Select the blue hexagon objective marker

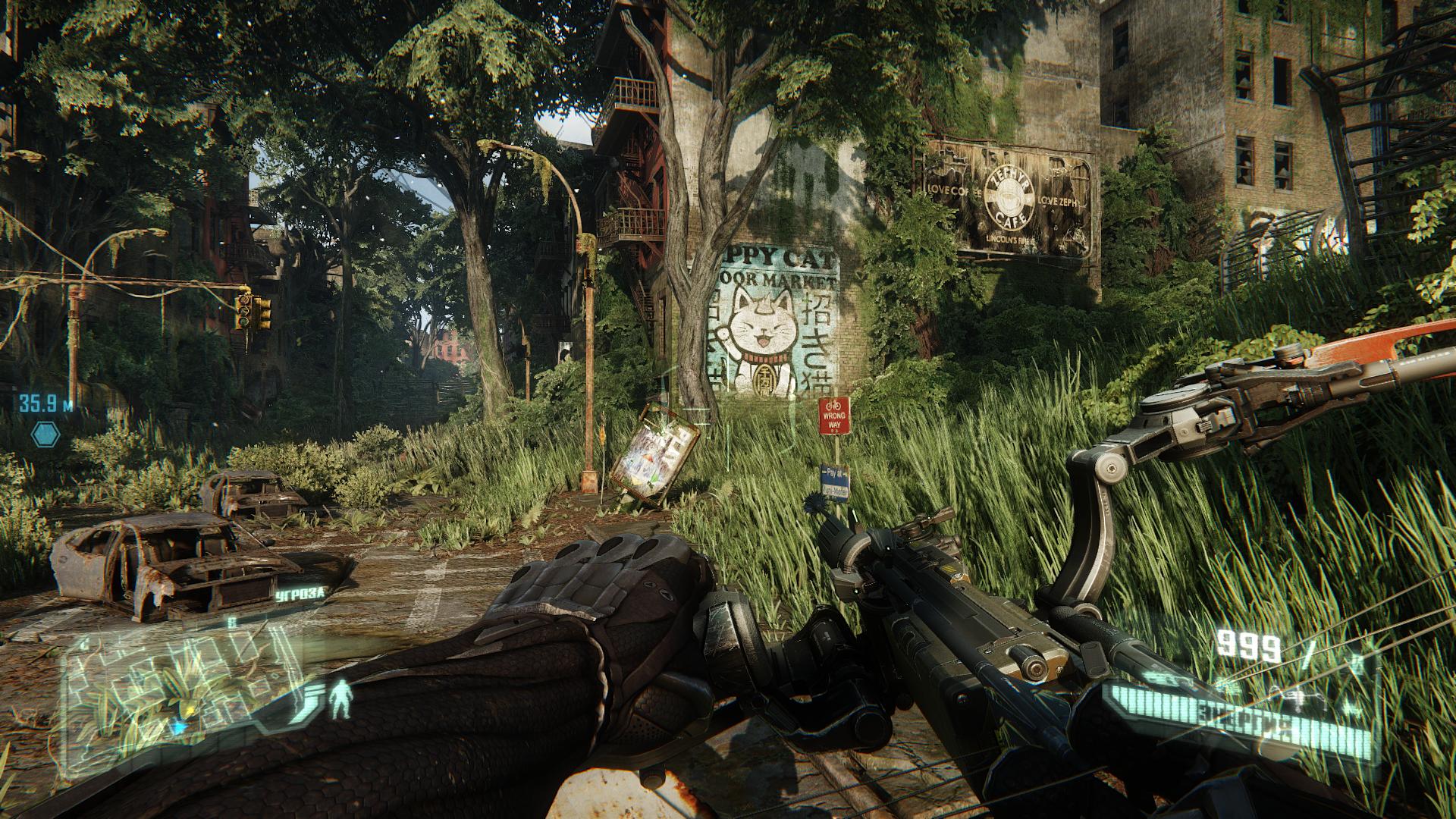(45, 434)
